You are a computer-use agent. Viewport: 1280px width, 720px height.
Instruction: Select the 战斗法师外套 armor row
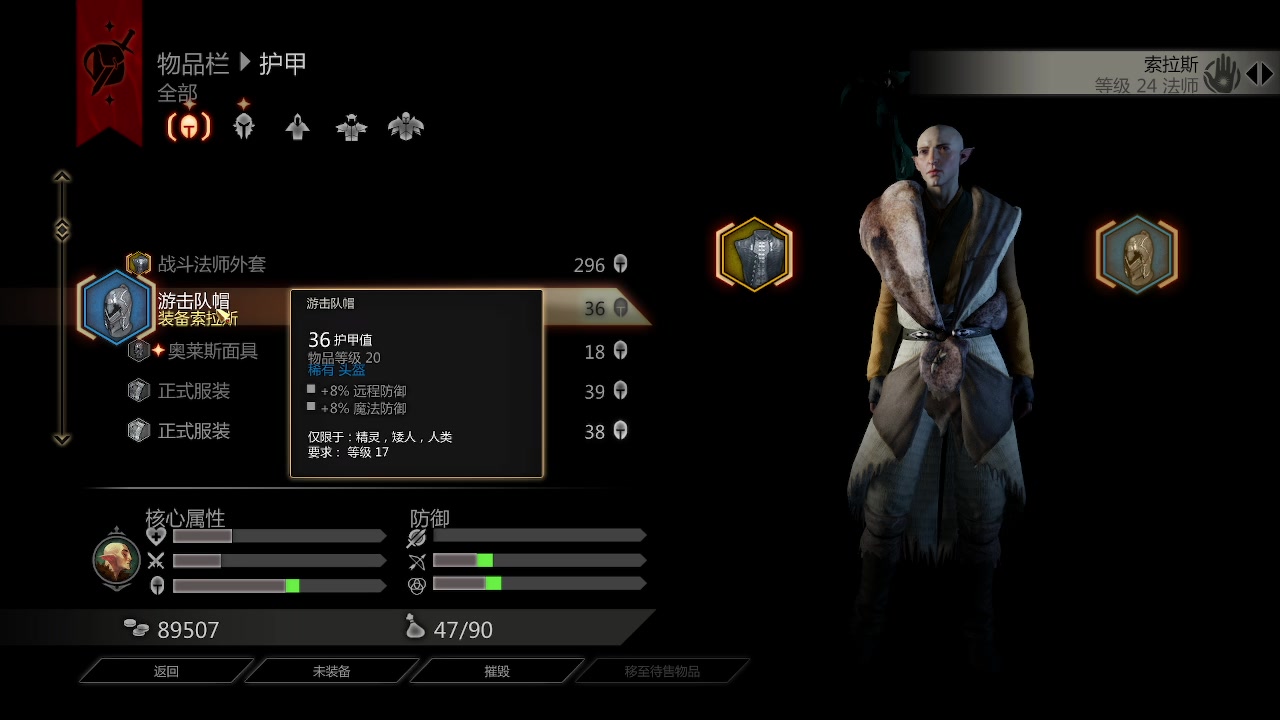coord(212,264)
